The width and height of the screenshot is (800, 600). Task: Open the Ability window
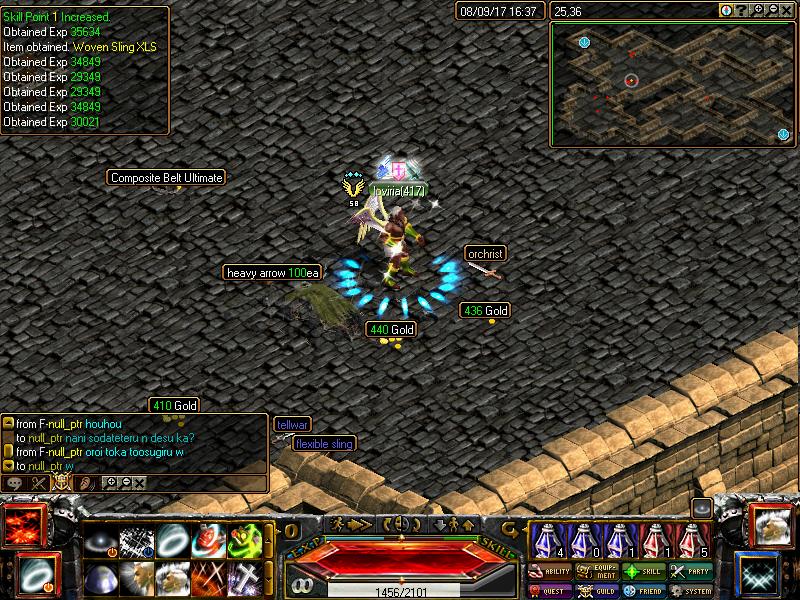coord(551,572)
